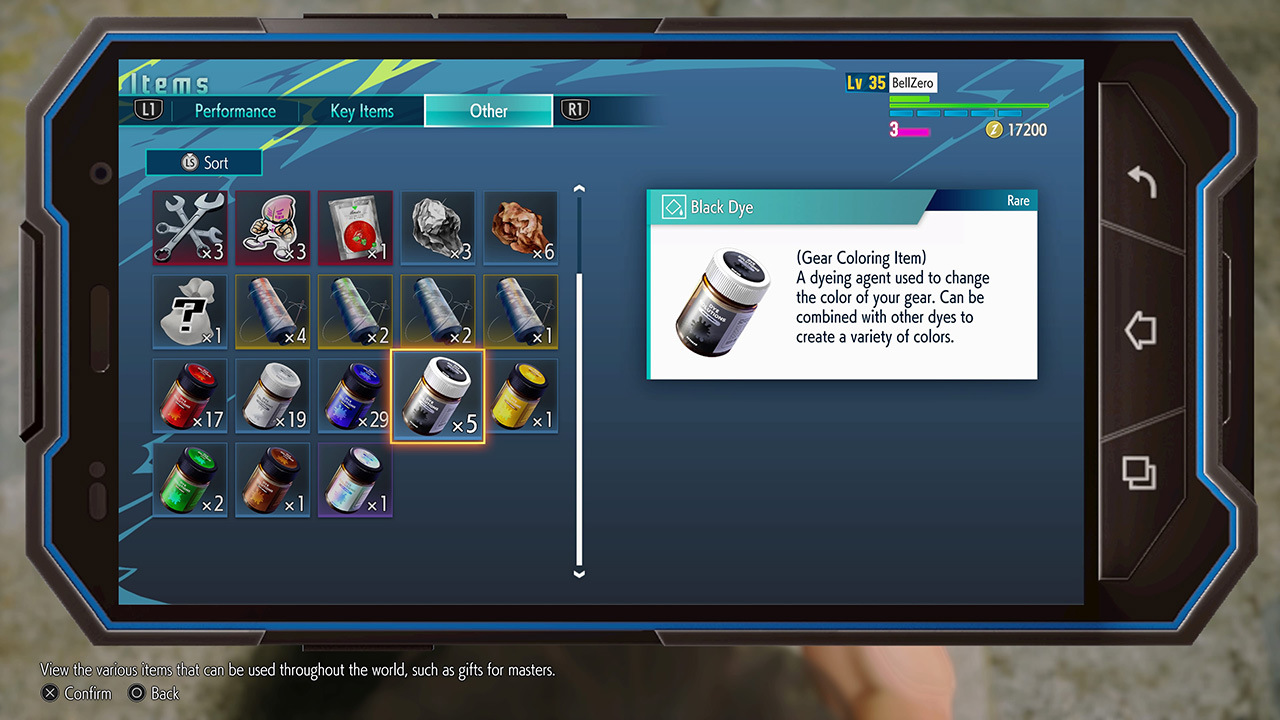
Task: Select the Yellow Dye jar
Action: pos(521,396)
